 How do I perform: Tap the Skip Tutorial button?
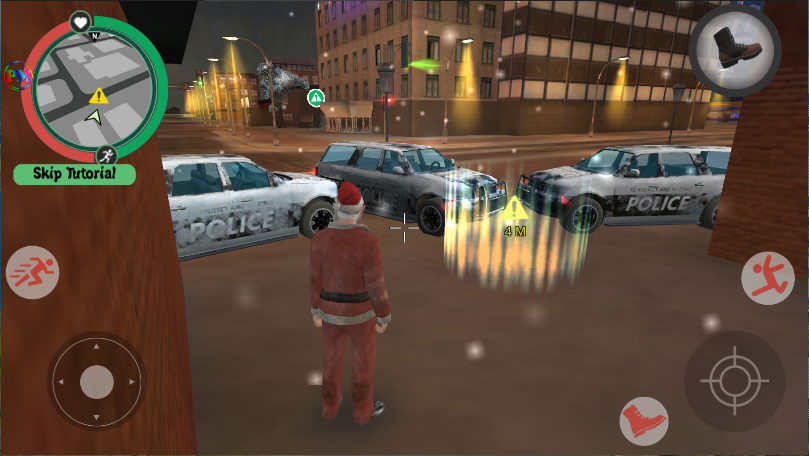tap(76, 174)
